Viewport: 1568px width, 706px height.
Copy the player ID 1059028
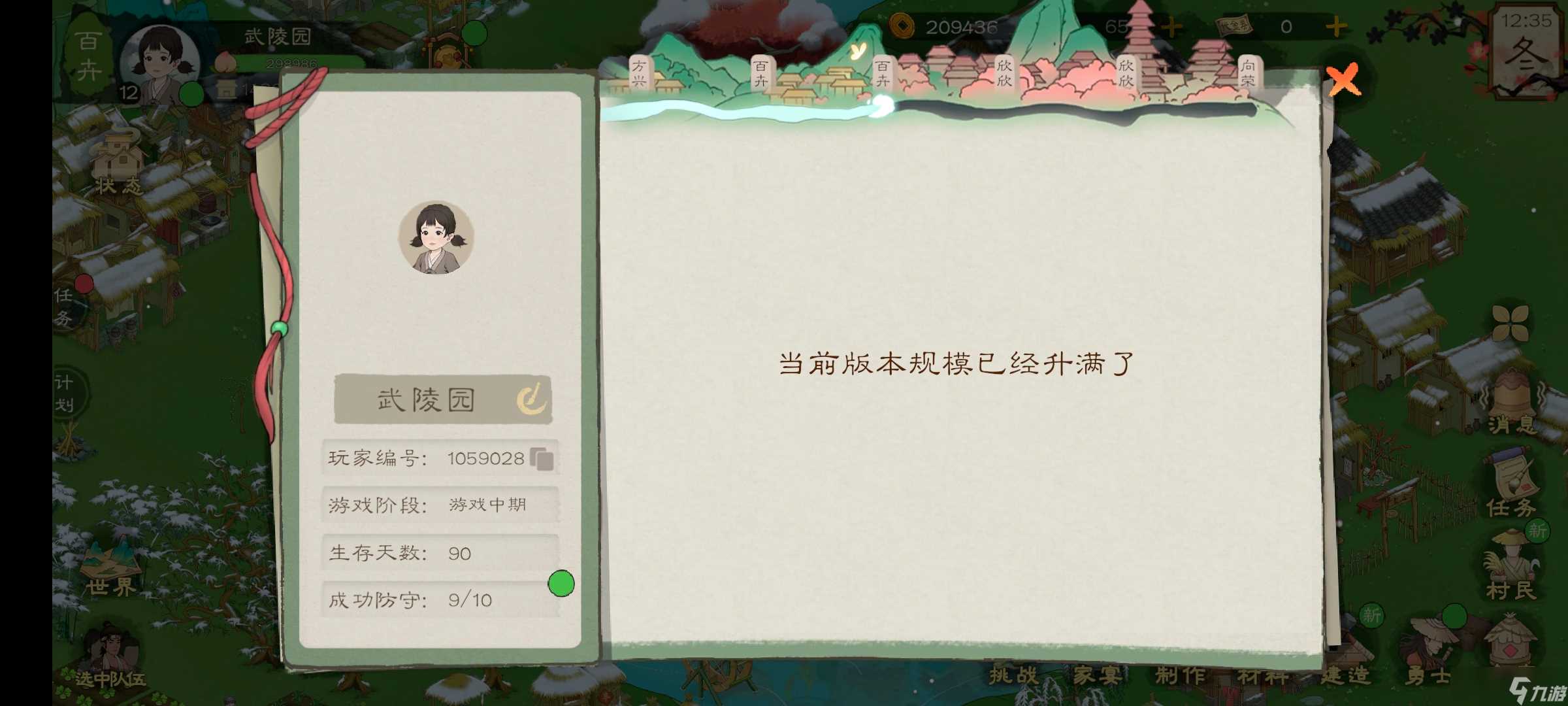(541, 458)
